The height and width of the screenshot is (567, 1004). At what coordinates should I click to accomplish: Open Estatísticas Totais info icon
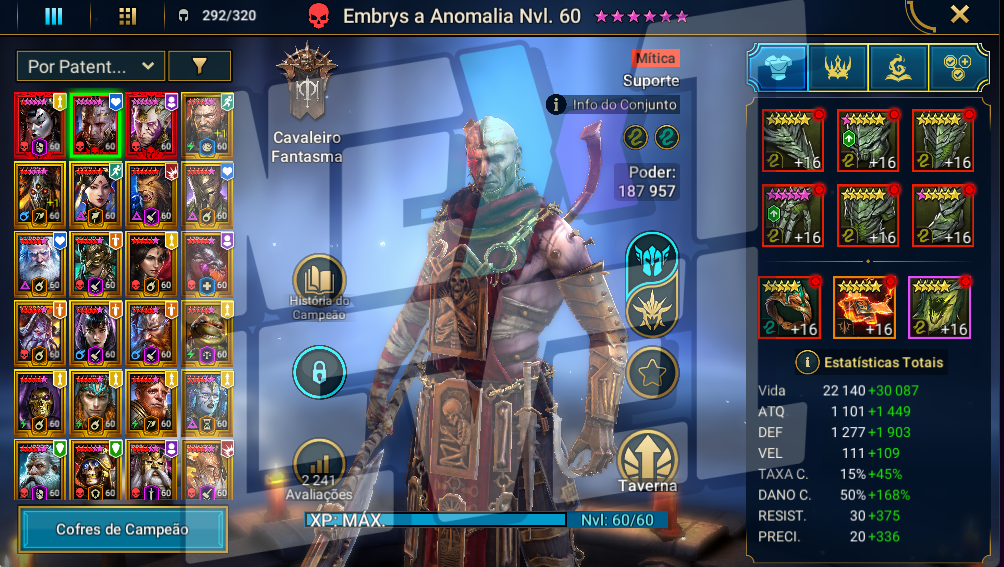pos(806,362)
